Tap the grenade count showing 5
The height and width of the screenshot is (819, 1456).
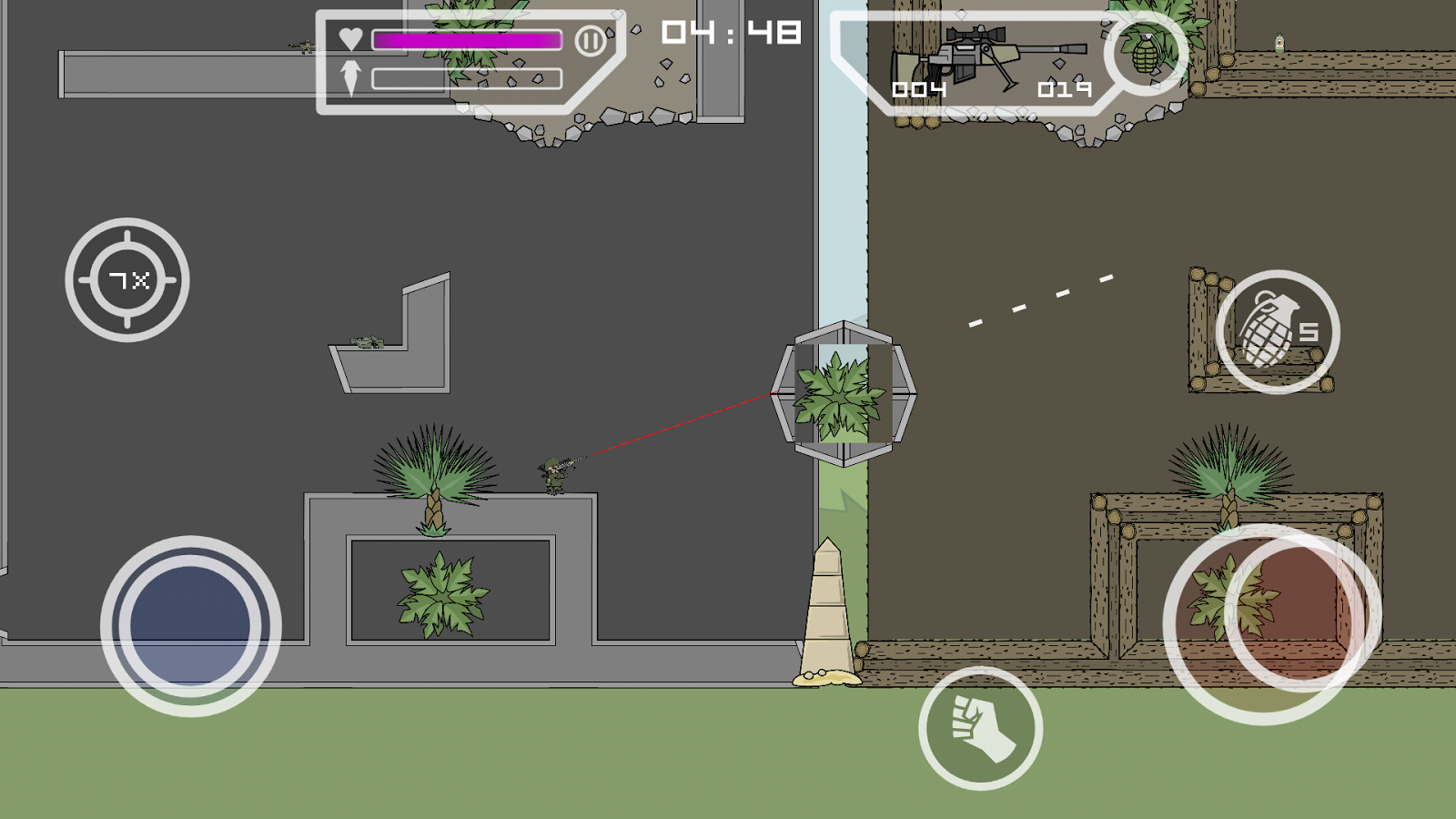click(1310, 333)
